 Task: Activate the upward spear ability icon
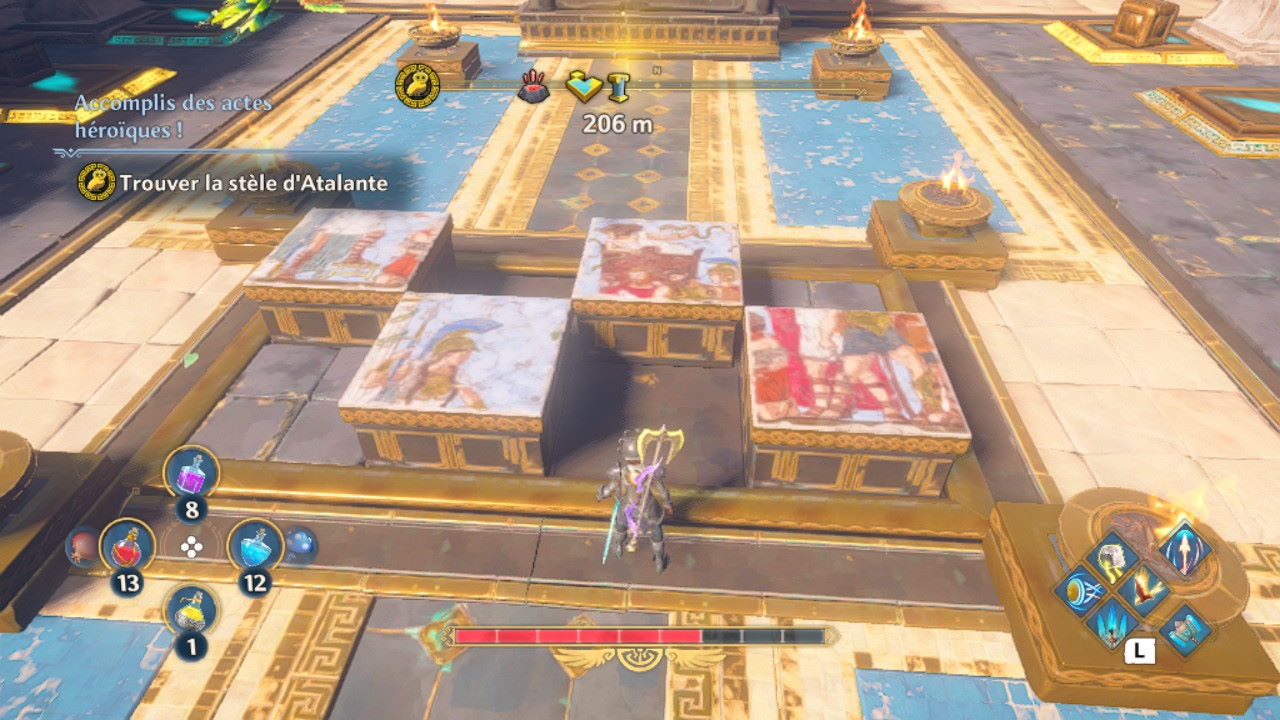pos(1185,549)
